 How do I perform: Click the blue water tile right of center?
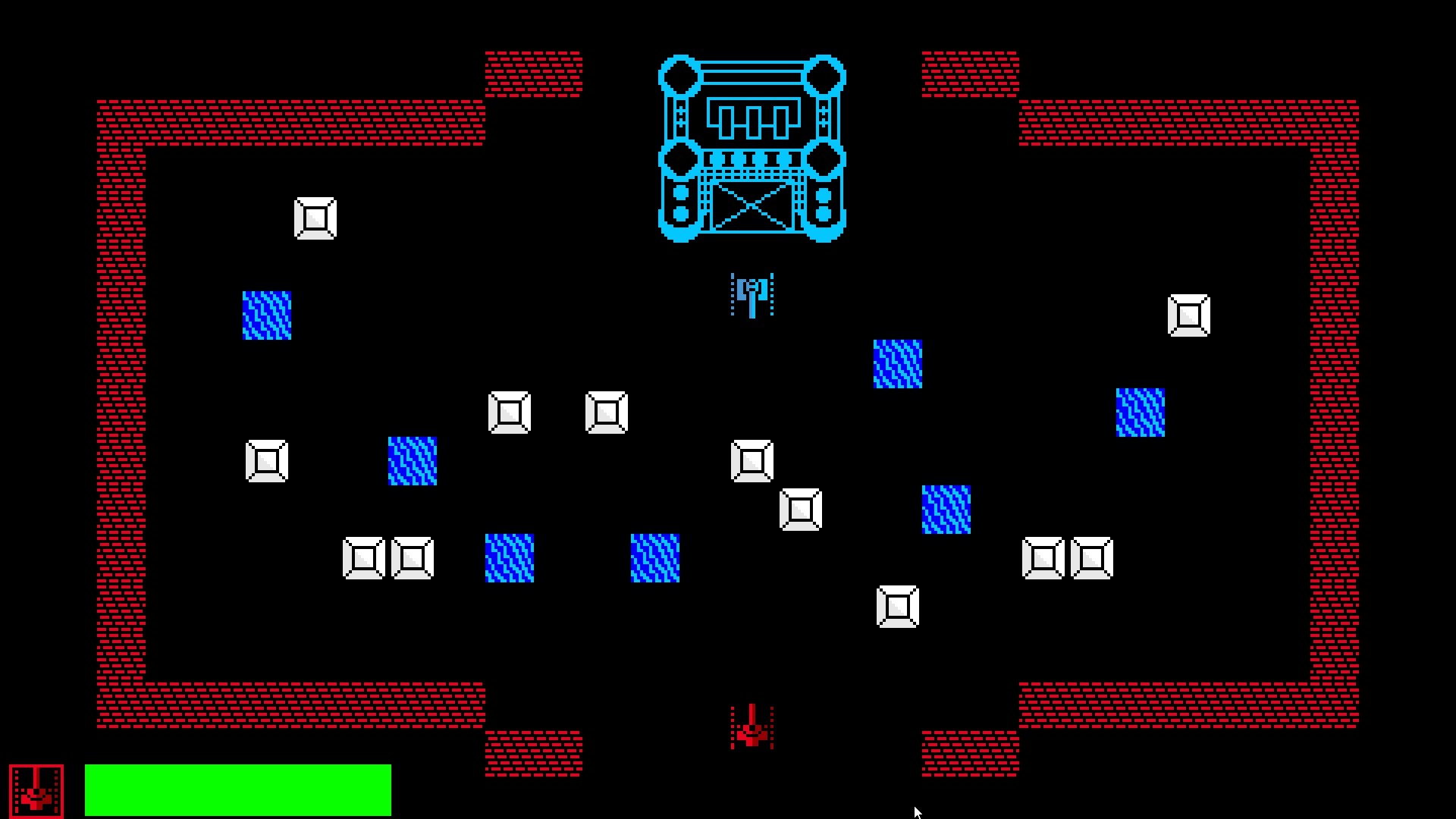click(898, 365)
